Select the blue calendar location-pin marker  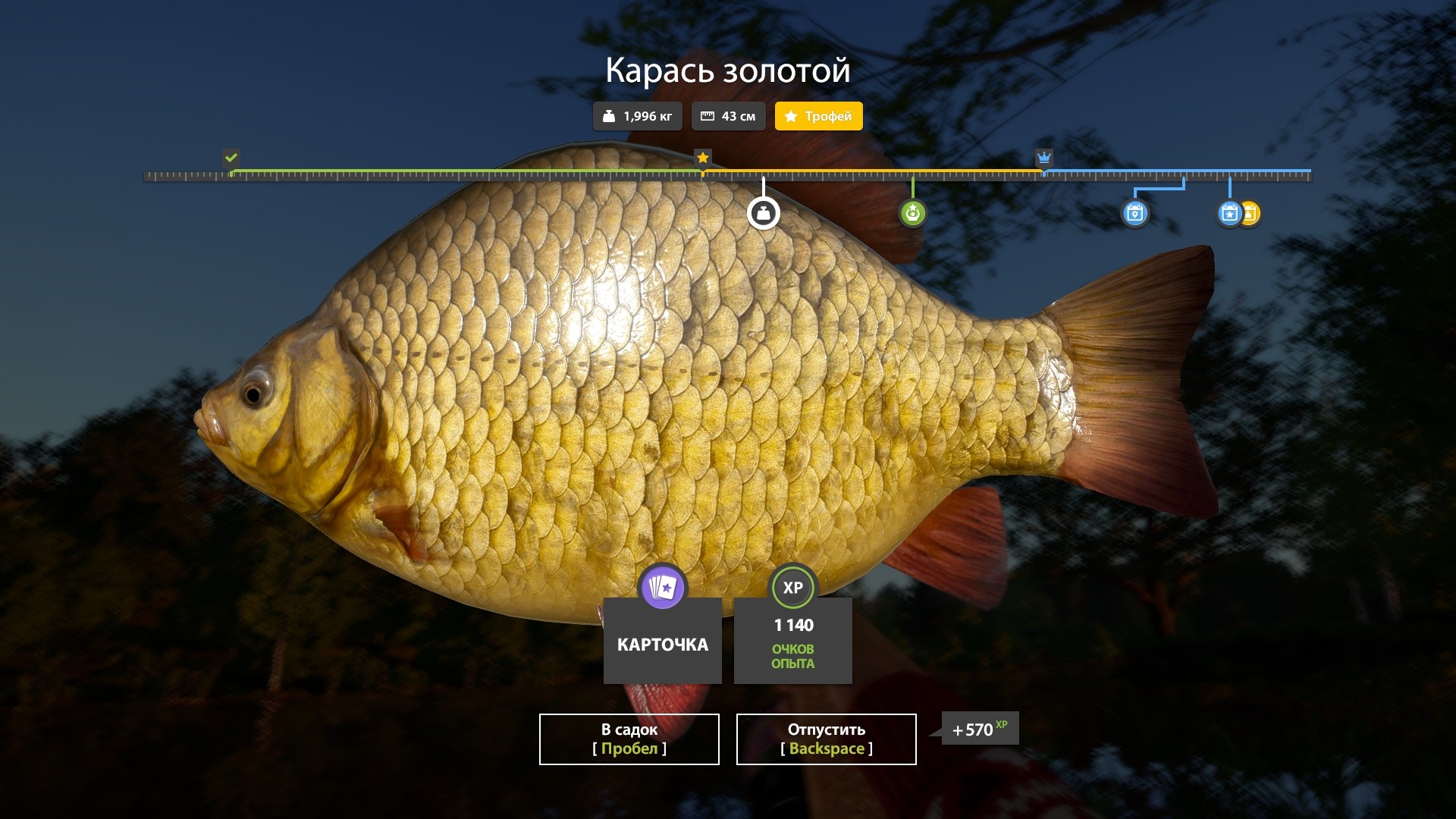pyautogui.click(x=1134, y=213)
